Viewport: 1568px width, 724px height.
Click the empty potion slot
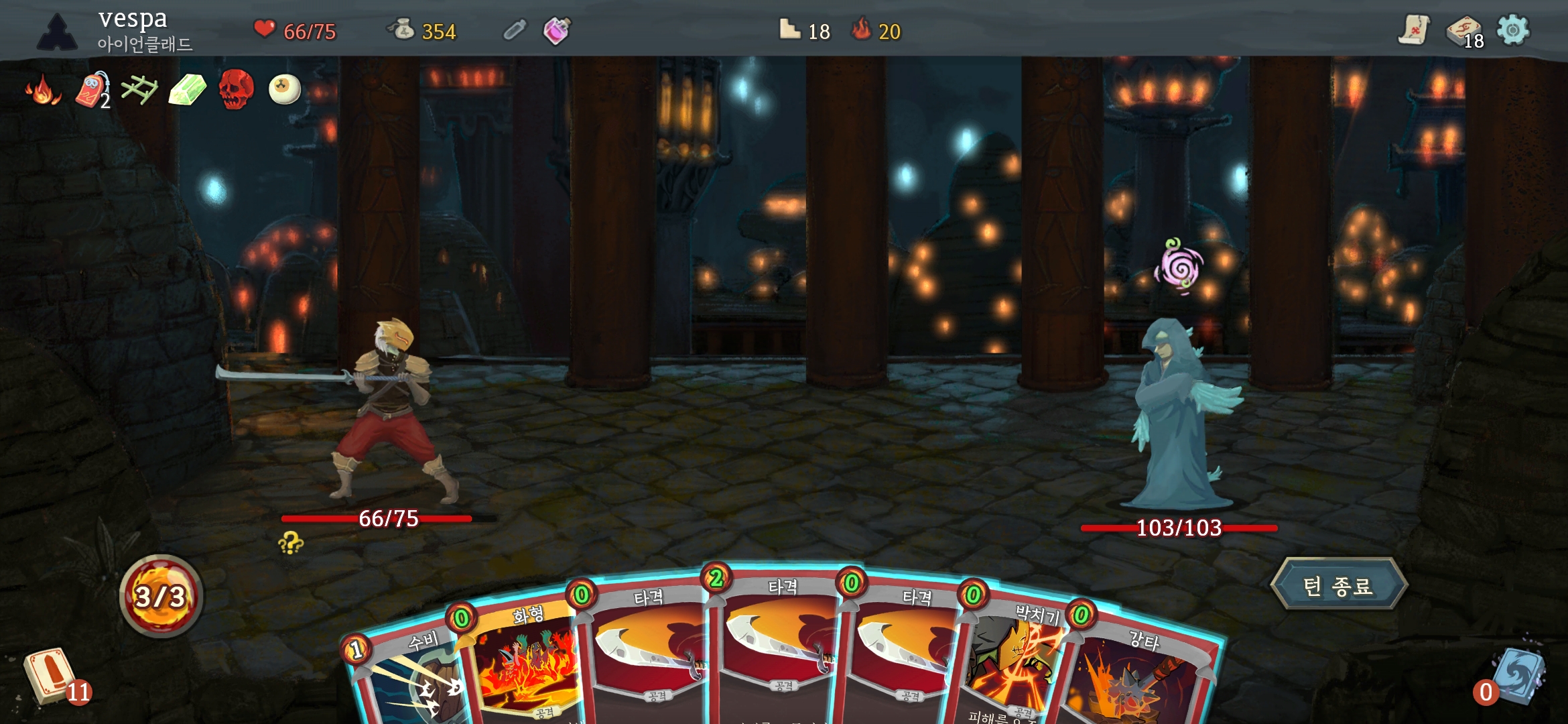click(515, 30)
